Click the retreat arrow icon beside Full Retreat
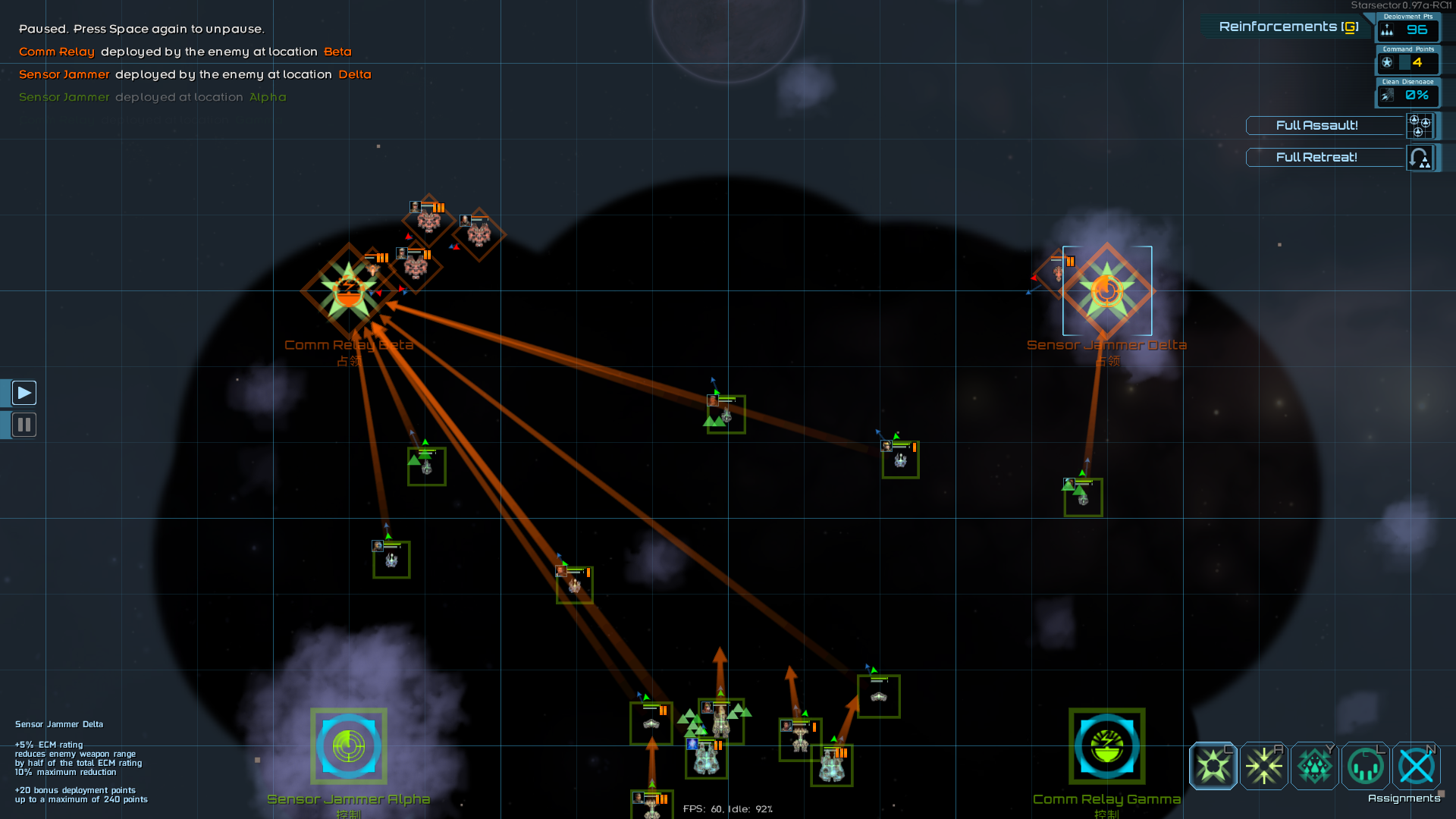The image size is (1456, 819). [x=1421, y=158]
